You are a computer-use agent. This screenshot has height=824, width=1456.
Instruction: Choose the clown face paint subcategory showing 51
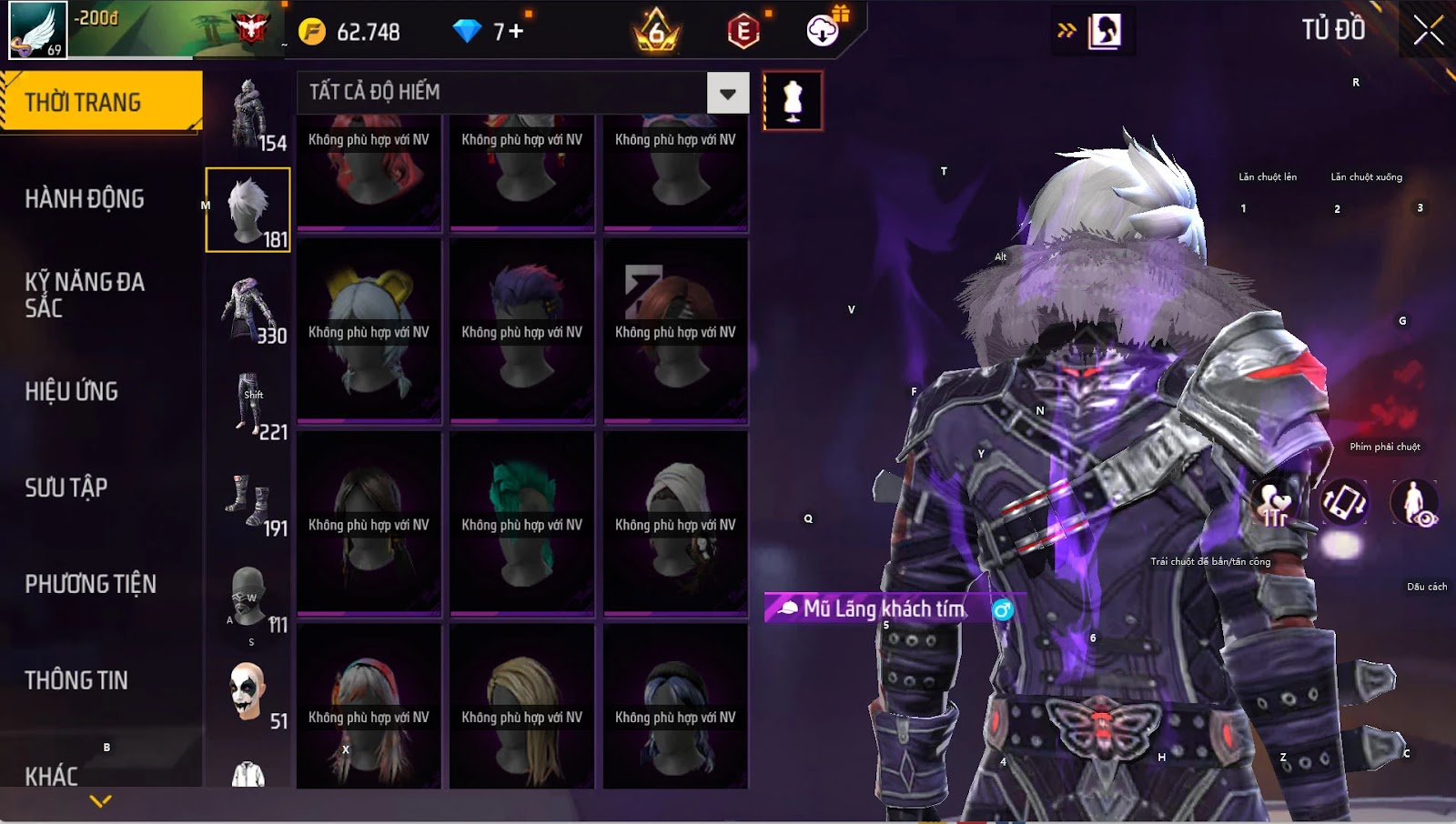248,693
